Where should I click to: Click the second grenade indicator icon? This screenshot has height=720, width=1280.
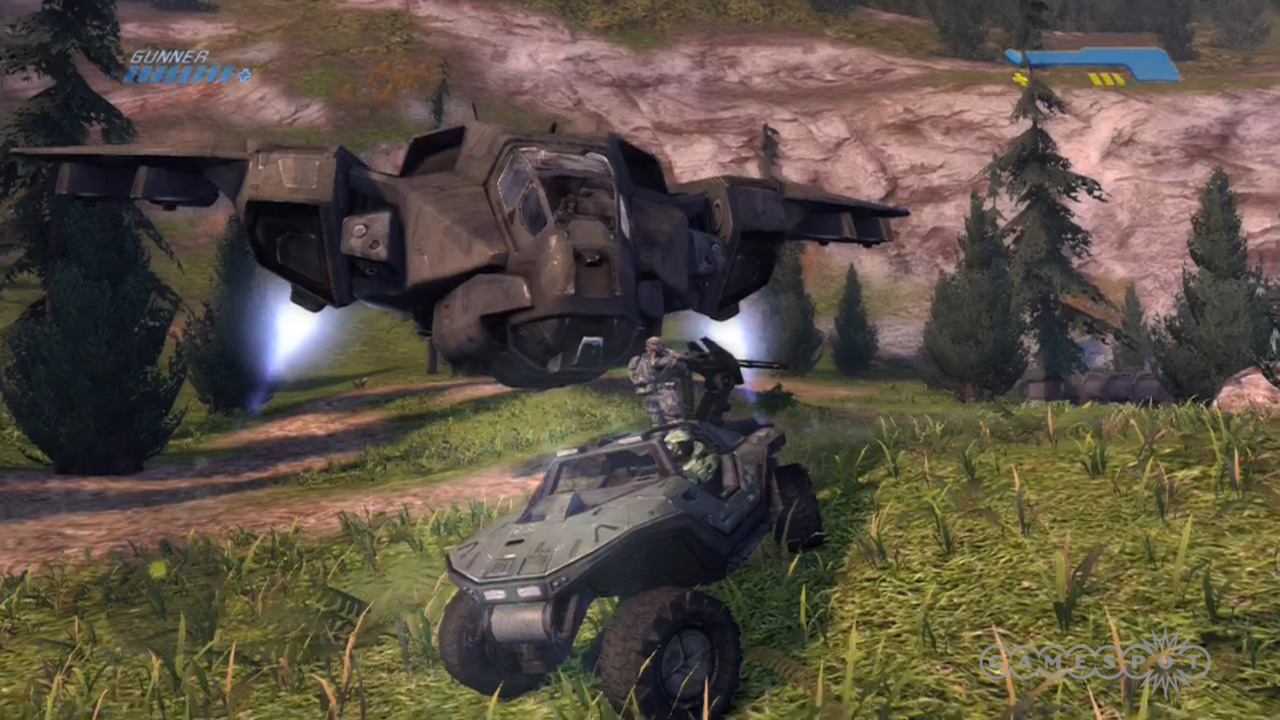point(1107,77)
